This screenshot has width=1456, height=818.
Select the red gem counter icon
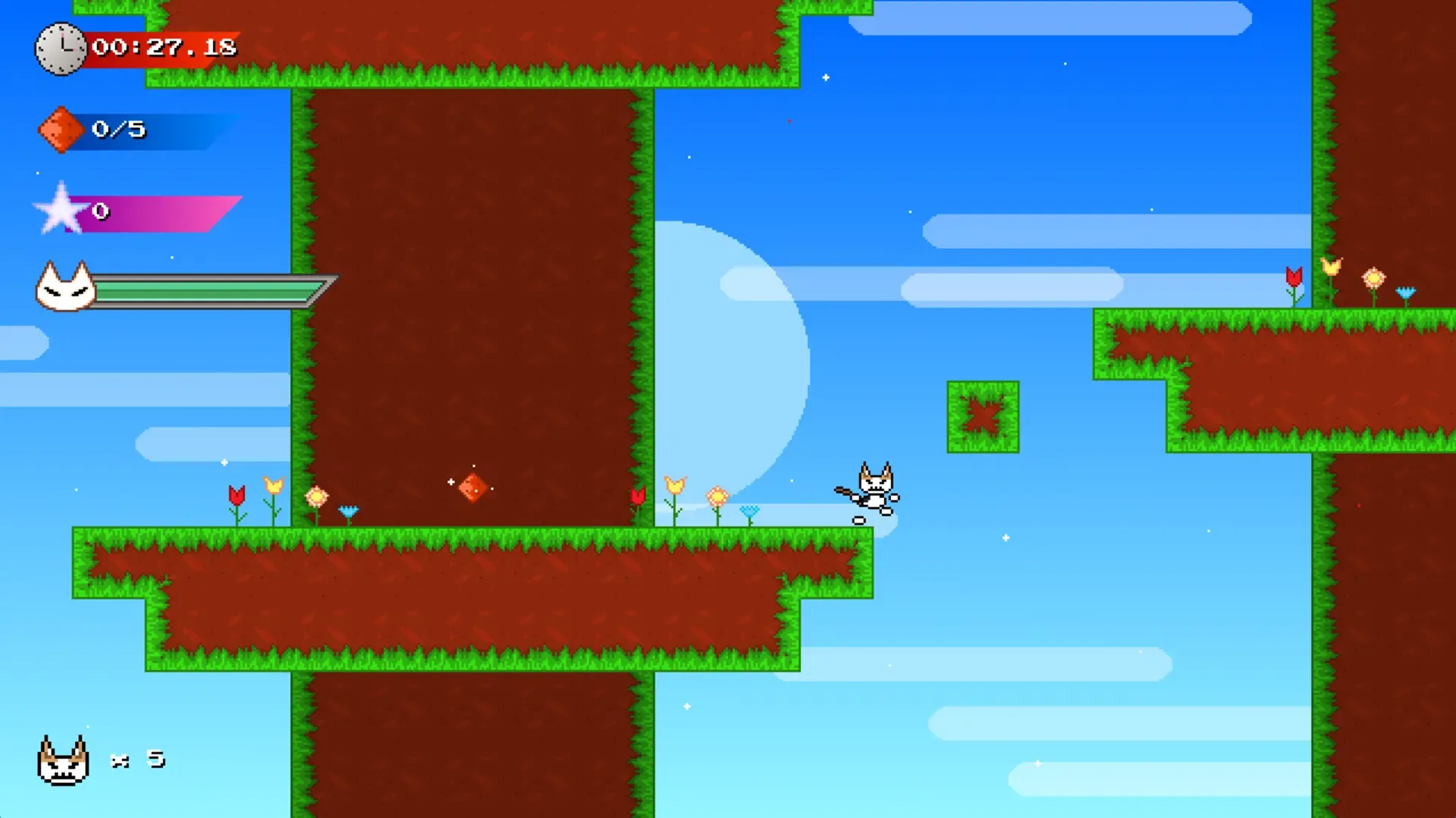pyautogui.click(x=61, y=129)
